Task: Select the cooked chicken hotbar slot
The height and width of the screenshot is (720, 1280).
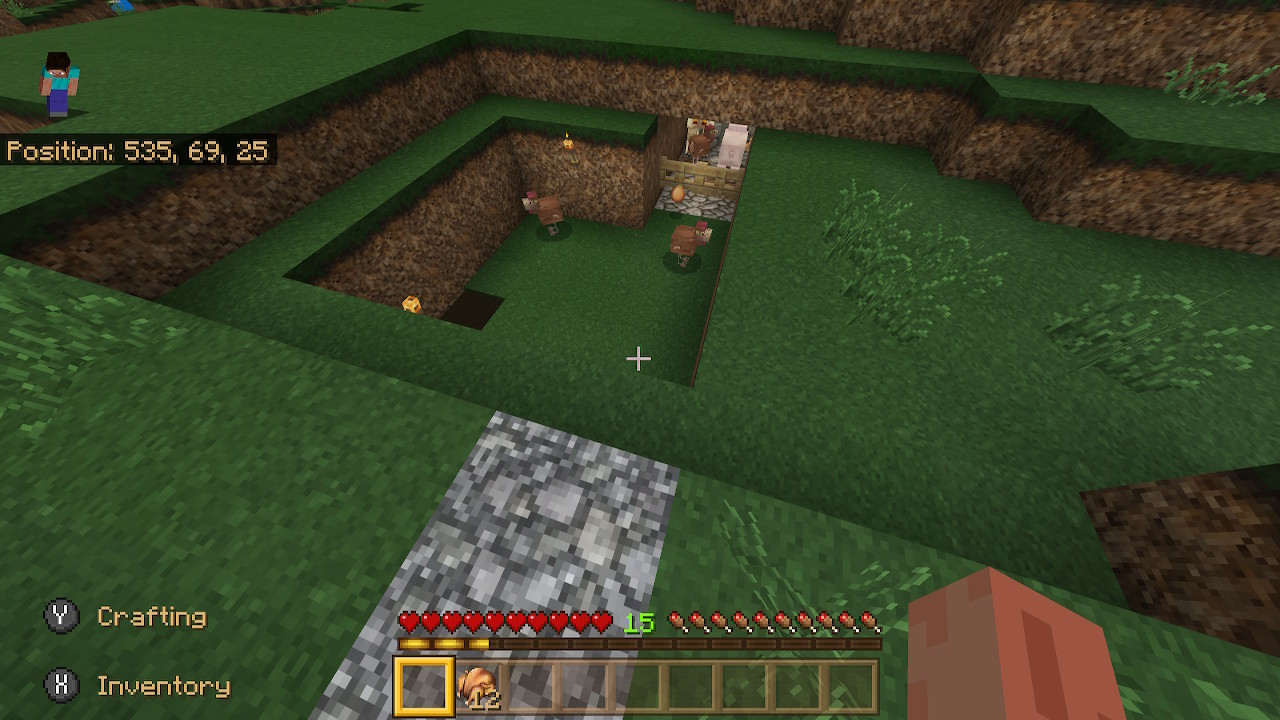Action: tap(478, 687)
